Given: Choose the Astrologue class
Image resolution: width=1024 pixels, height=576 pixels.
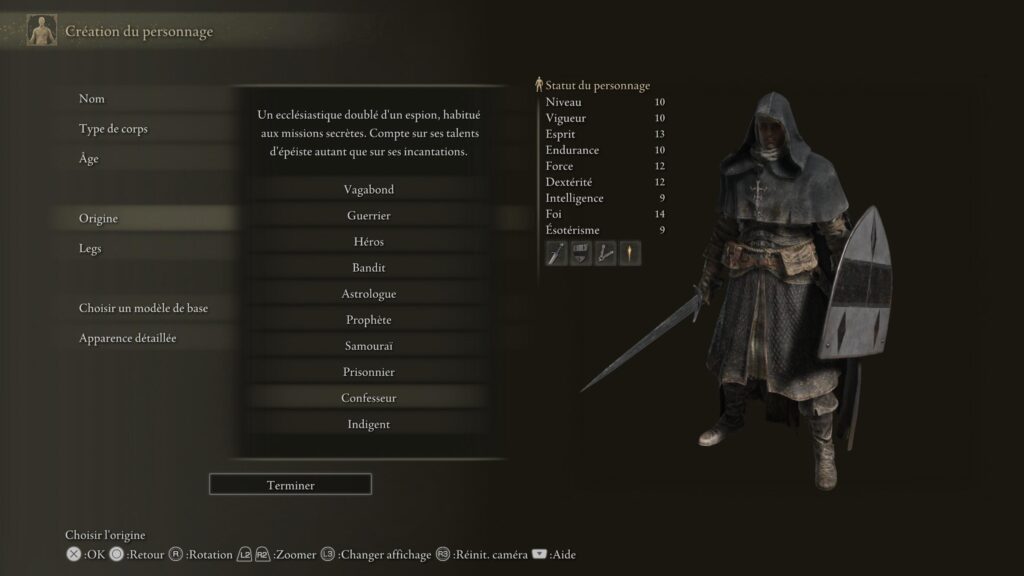Looking at the screenshot, I should click(x=368, y=294).
